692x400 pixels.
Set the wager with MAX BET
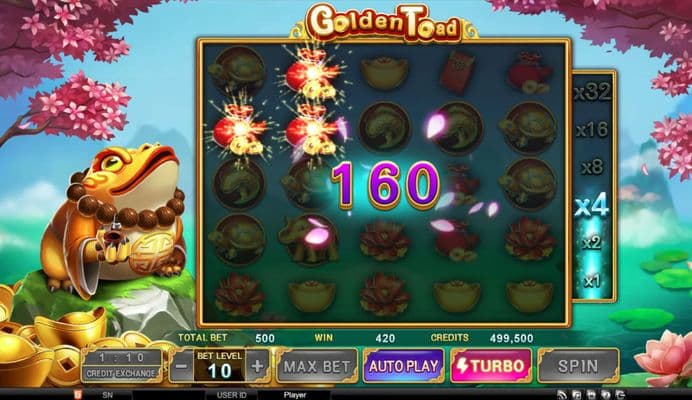315,366
